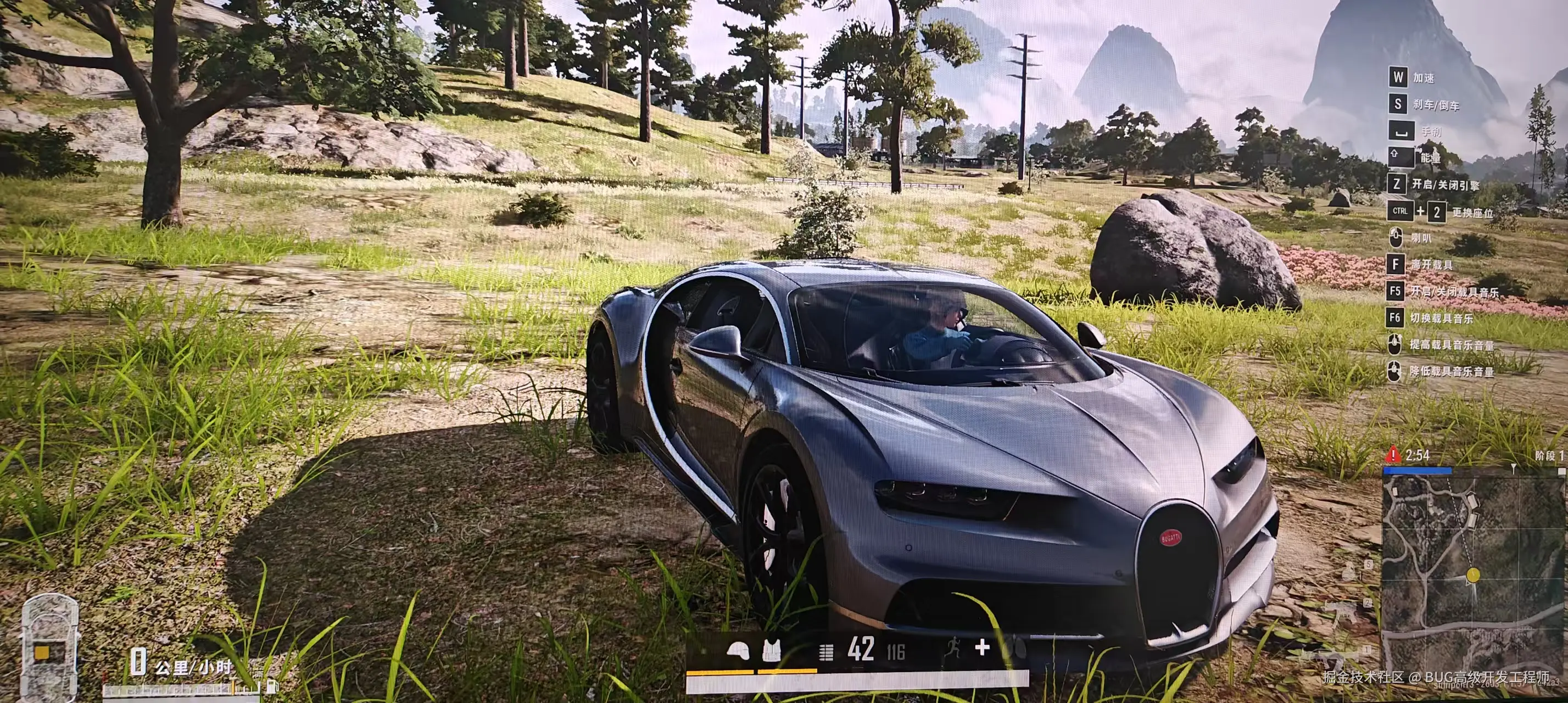Click the white plus heal icon
Viewport: 1568px width, 703px height.
[982, 647]
